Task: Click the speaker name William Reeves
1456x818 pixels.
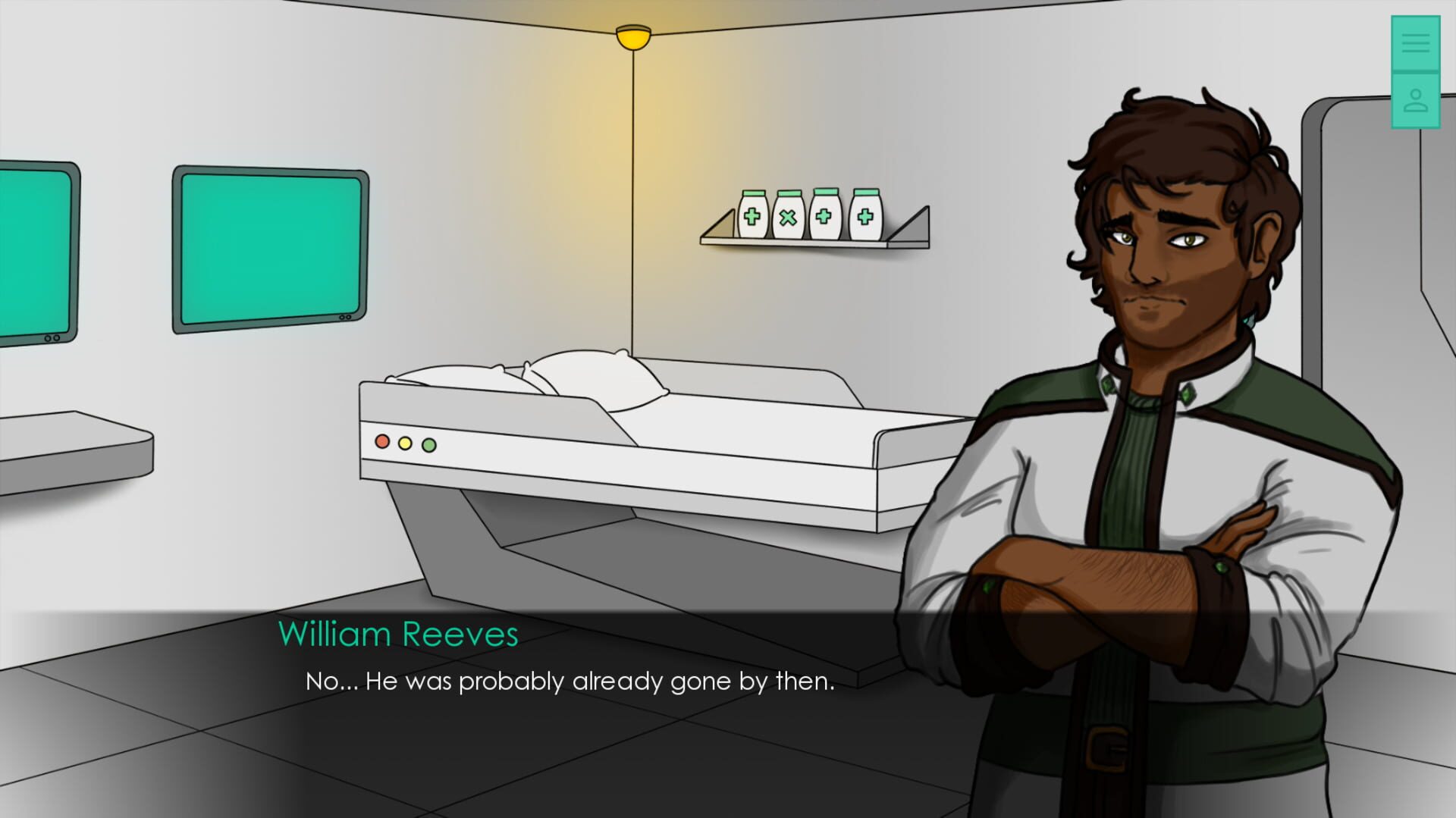Action: coord(399,634)
